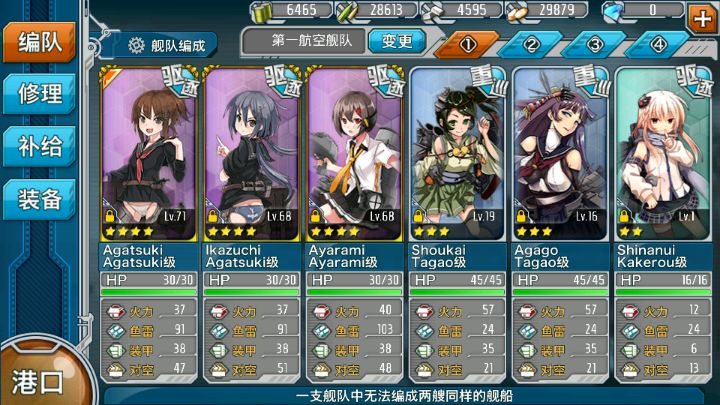Viewport: 720px width, 405px height.
Task: Show fleet tab number 4
Action: point(658,45)
